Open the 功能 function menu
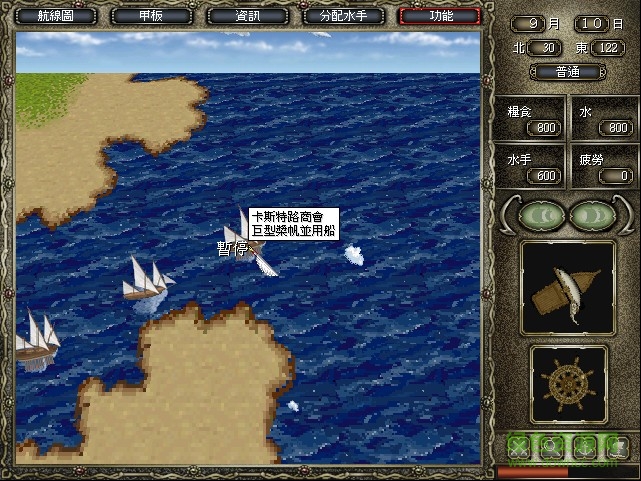The height and width of the screenshot is (481, 641). 439,16
